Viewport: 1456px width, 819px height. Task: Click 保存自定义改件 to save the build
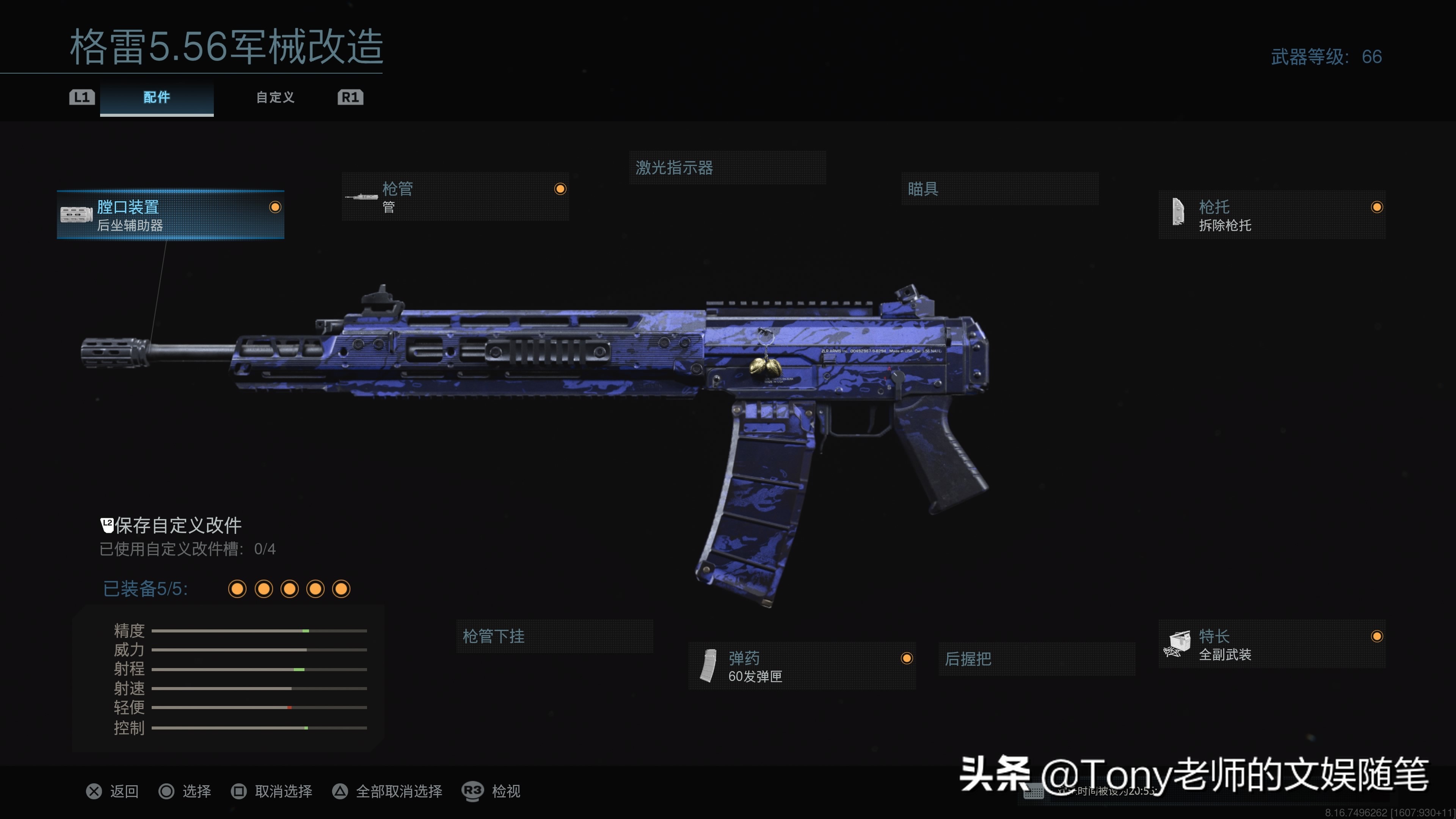pos(178,524)
